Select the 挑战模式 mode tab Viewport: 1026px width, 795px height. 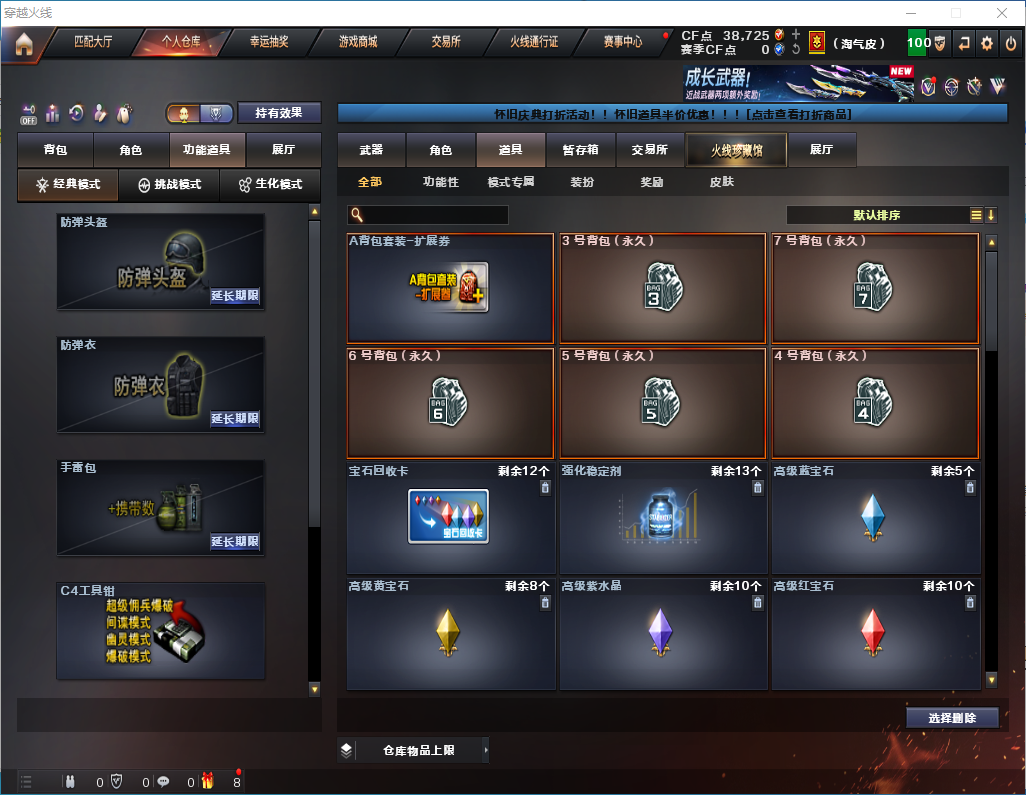pos(170,185)
